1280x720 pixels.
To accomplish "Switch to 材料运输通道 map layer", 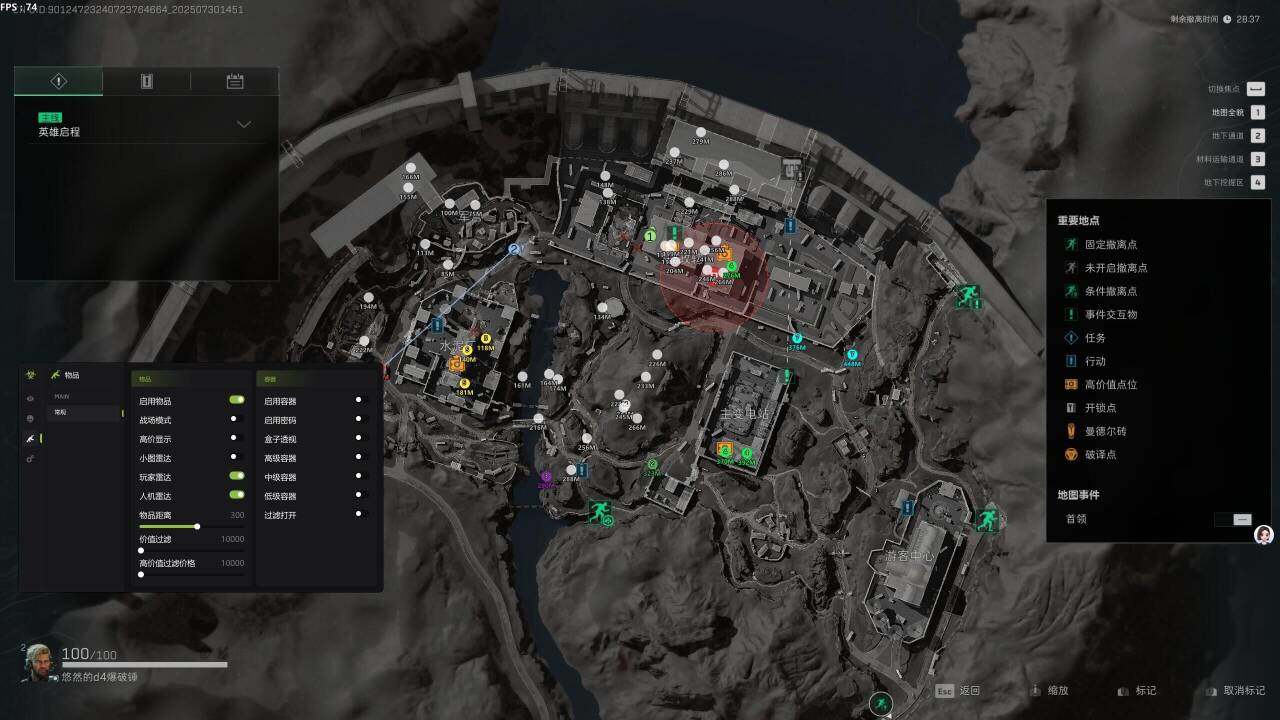I will tap(1257, 159).
